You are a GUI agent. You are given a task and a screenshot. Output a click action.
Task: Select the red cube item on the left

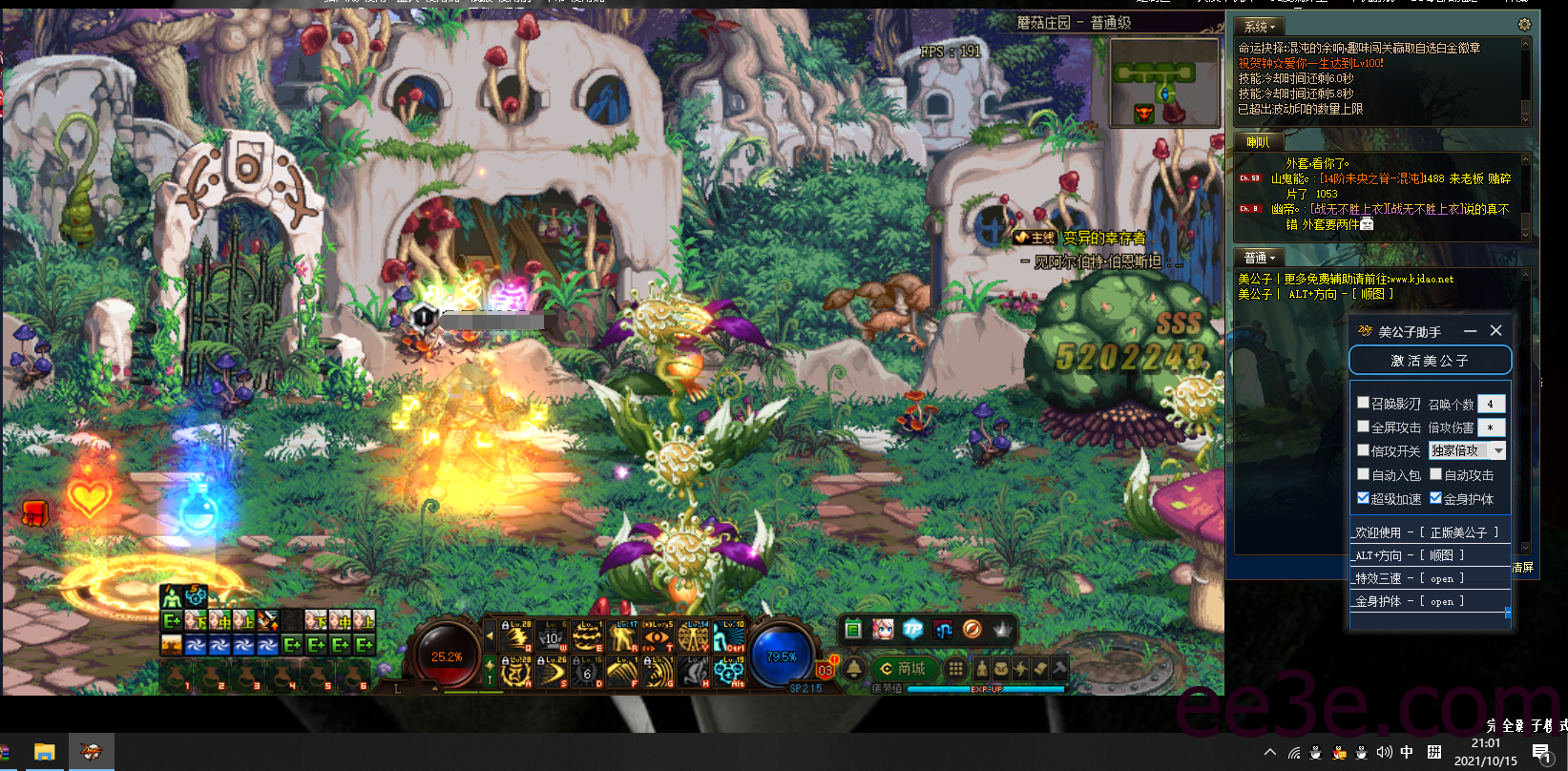pyautogui.click(x=35, y=512)
